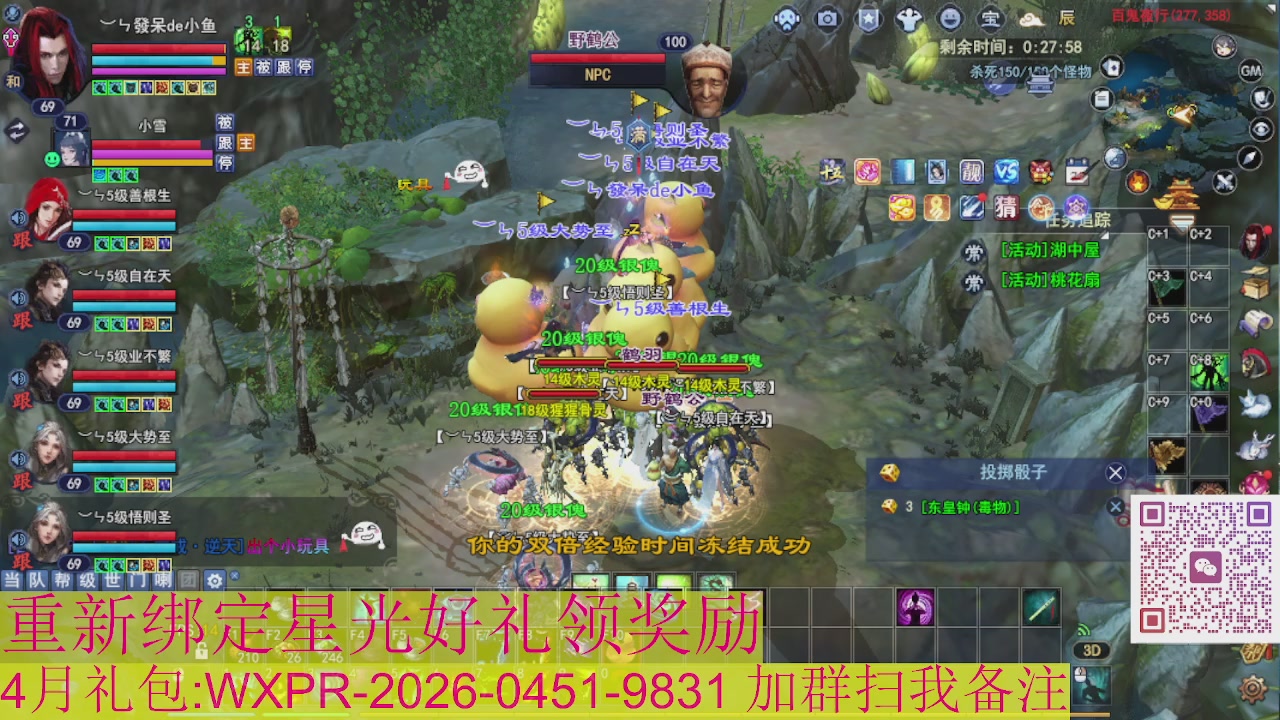
Task: Collapse the minimap using the arrow below it
Action: pyautogui.click(x=1181, y=220)
